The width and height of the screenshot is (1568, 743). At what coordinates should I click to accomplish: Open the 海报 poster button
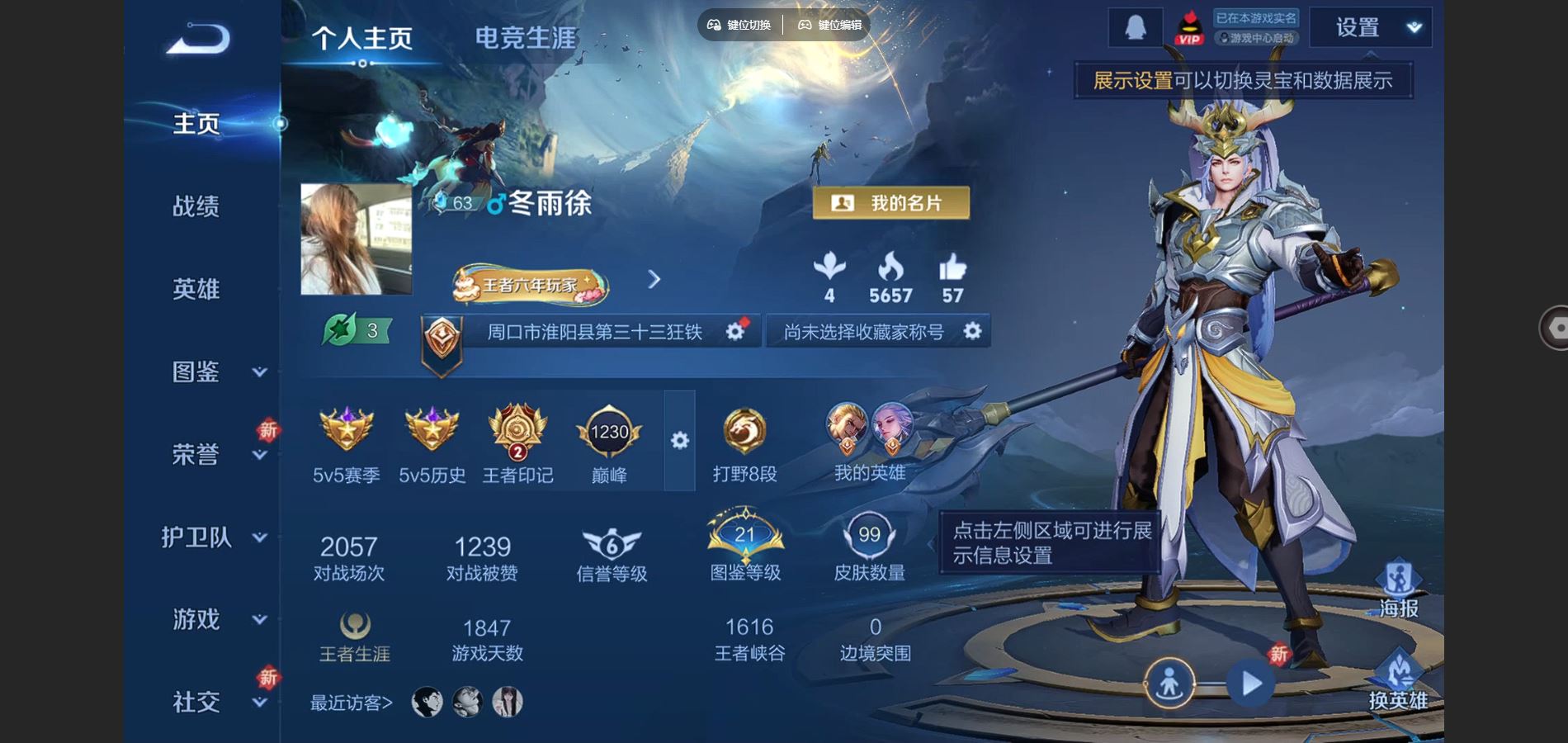tap(1398, 589)
